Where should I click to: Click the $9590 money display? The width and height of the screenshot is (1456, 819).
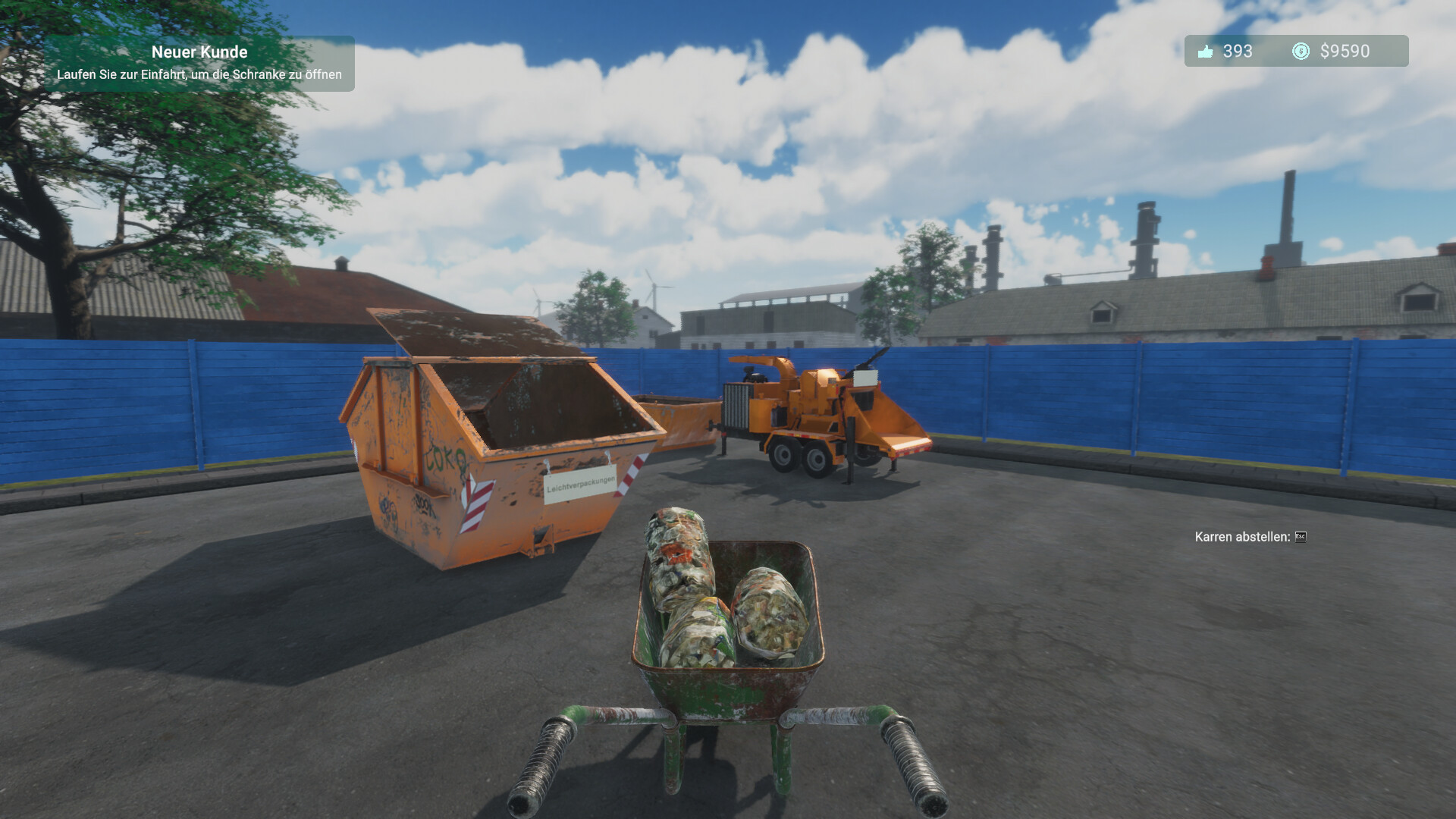coord(1345,52)
